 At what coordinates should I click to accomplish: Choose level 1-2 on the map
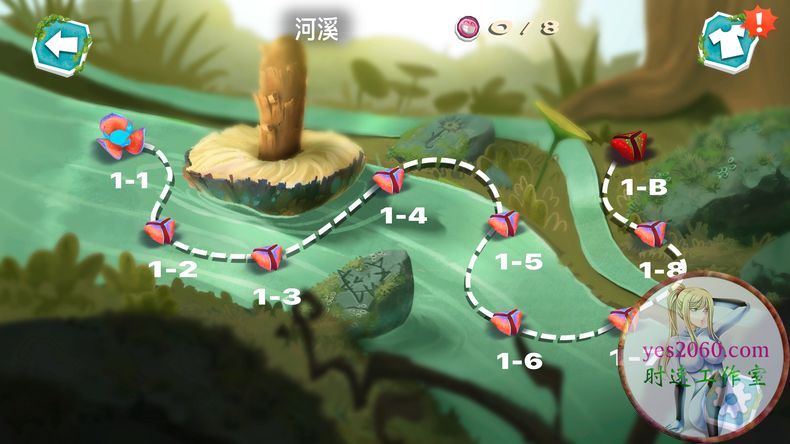coord(159,232)
